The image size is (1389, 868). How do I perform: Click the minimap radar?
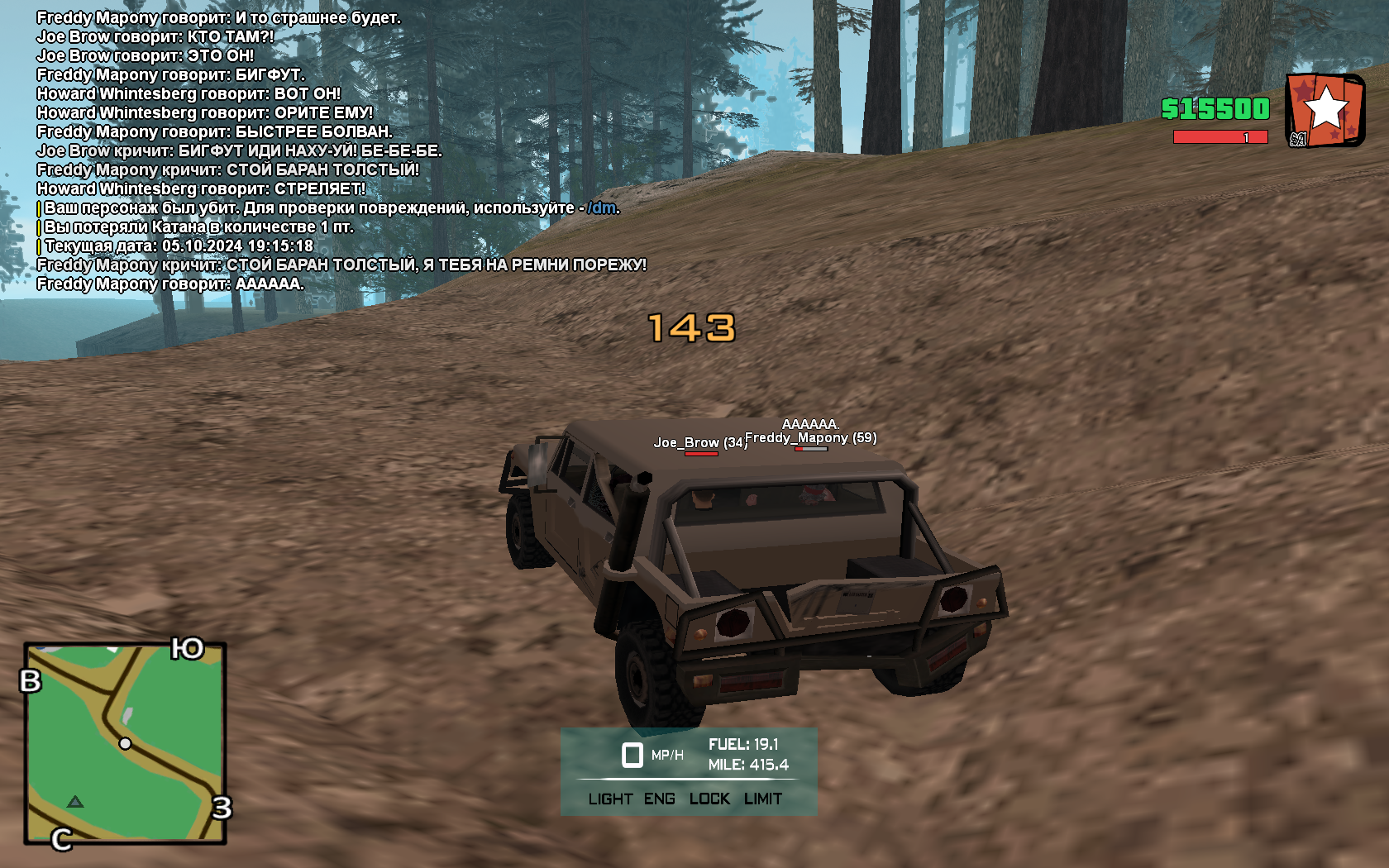click(x=125, y=743)
